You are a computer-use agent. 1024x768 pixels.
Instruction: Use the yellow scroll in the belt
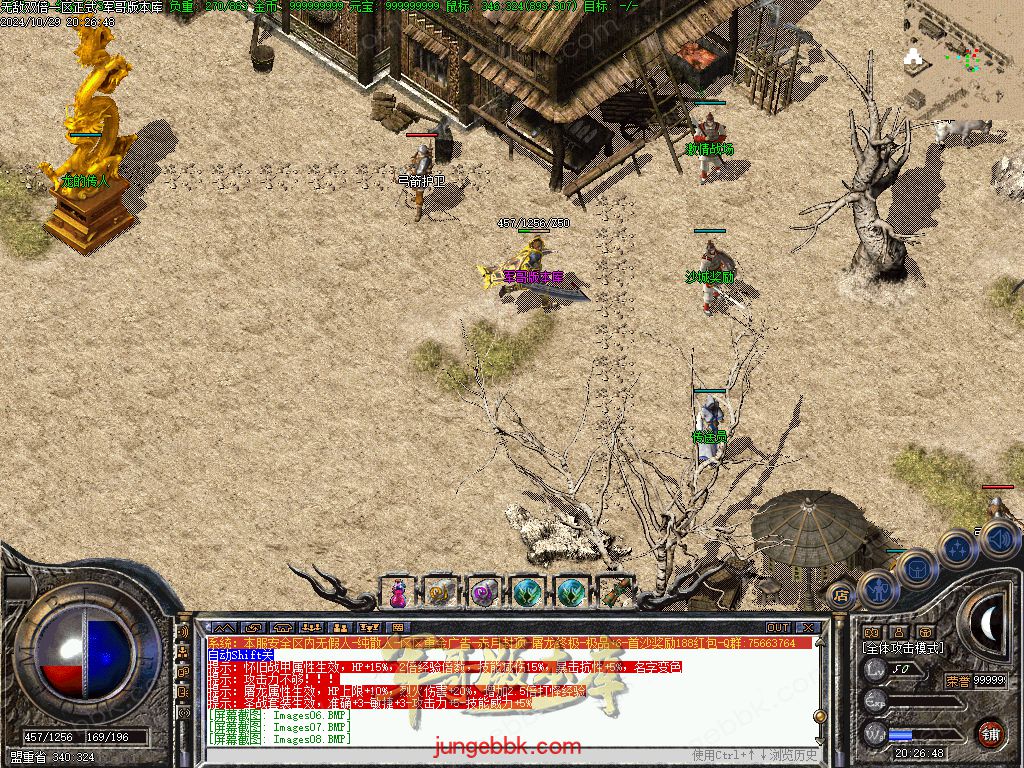[440, 593]
